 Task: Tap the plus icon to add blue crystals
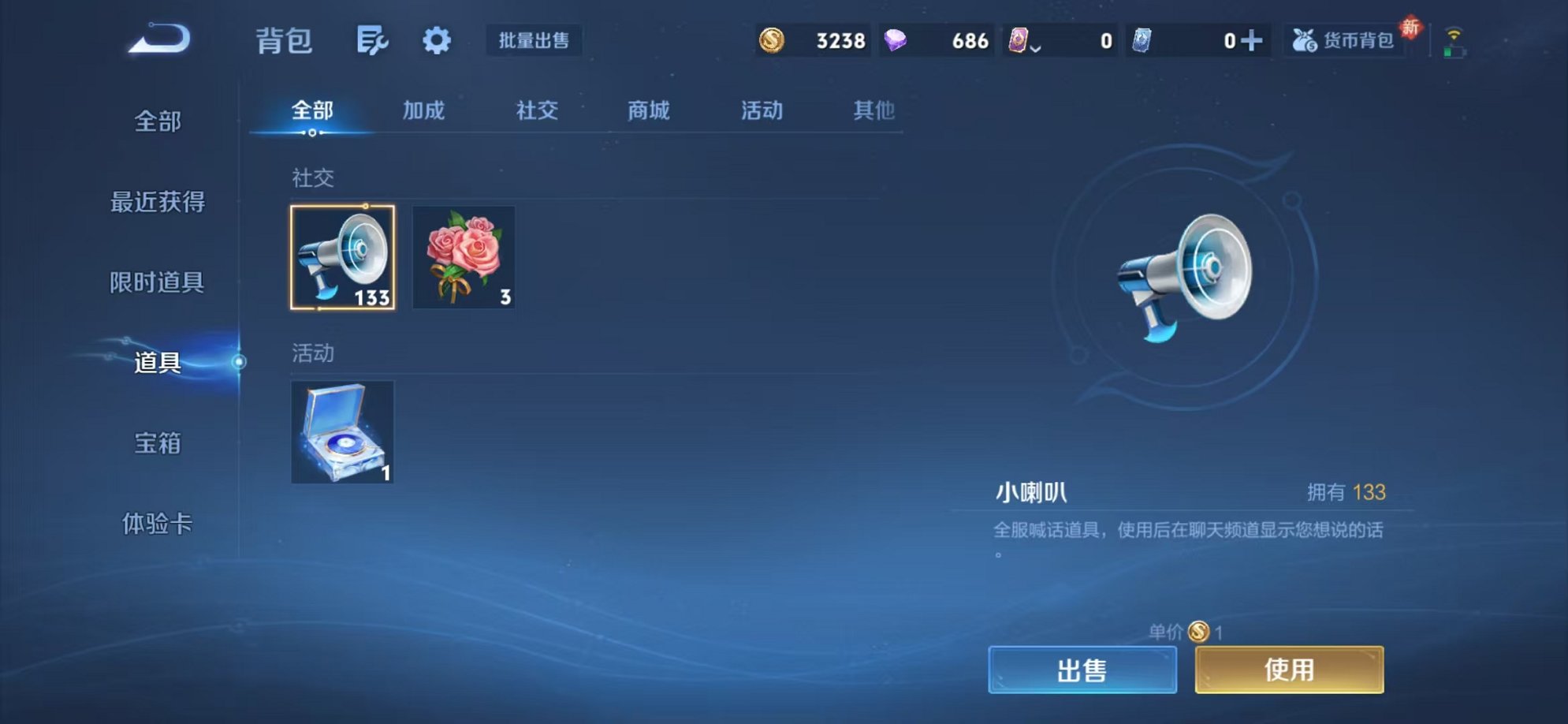[x=1253, y=39]
